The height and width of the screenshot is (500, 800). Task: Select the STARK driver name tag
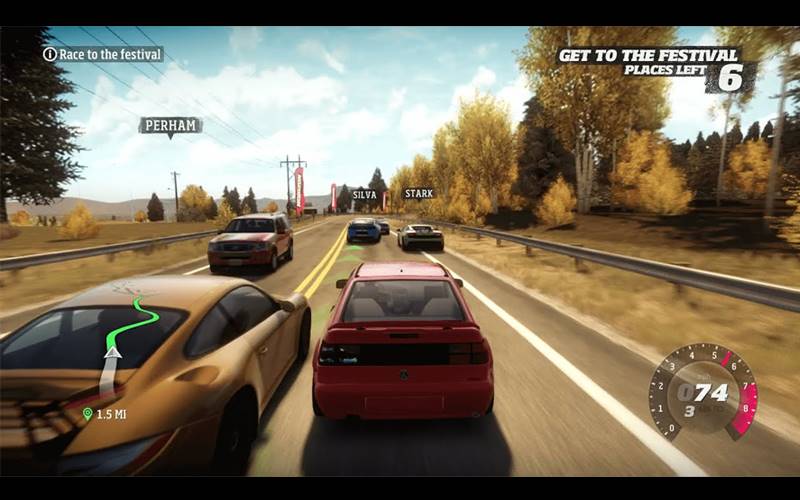point(419,193)
